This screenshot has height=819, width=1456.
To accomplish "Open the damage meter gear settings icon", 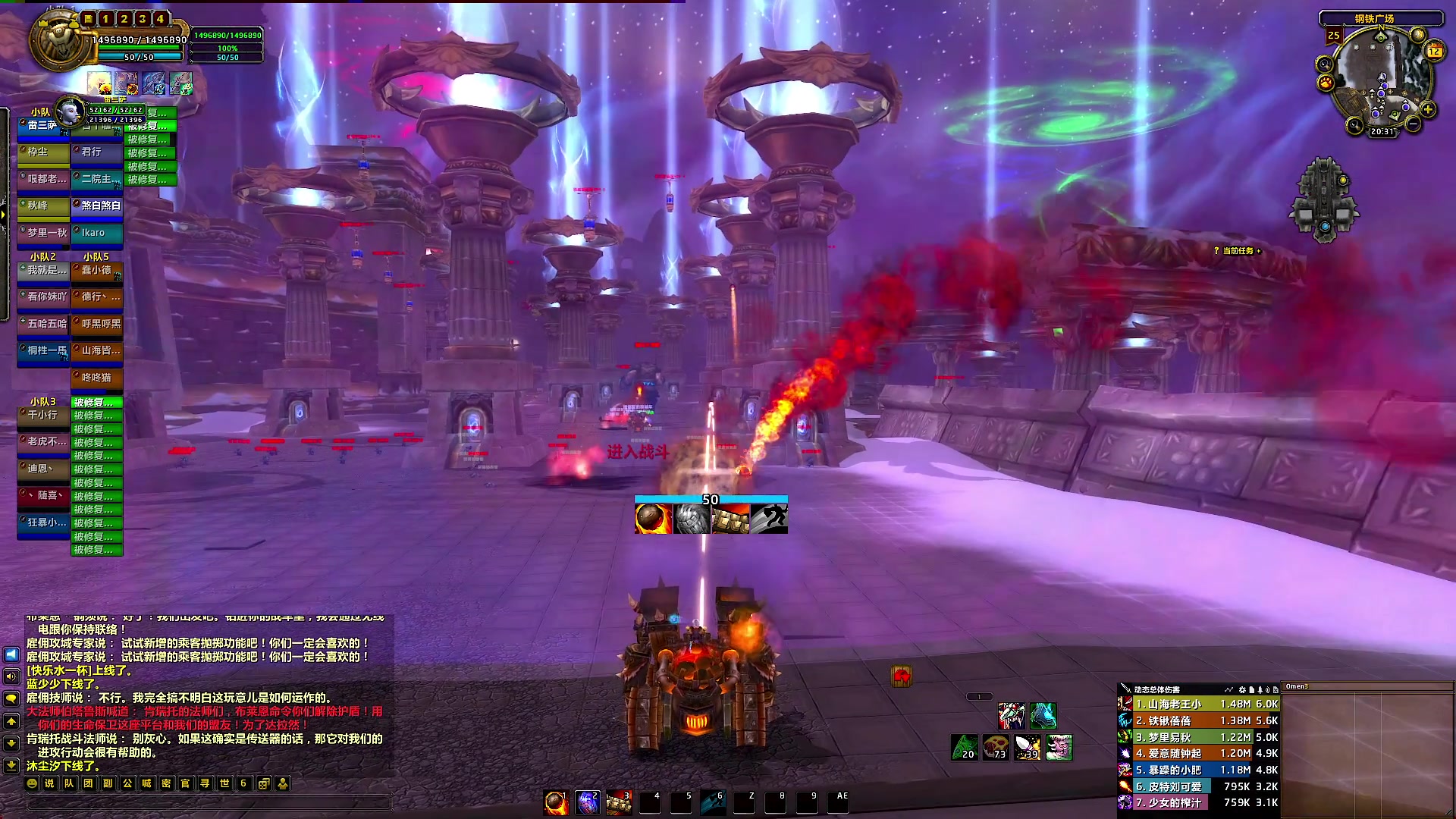I will [x=1242, y=690].
